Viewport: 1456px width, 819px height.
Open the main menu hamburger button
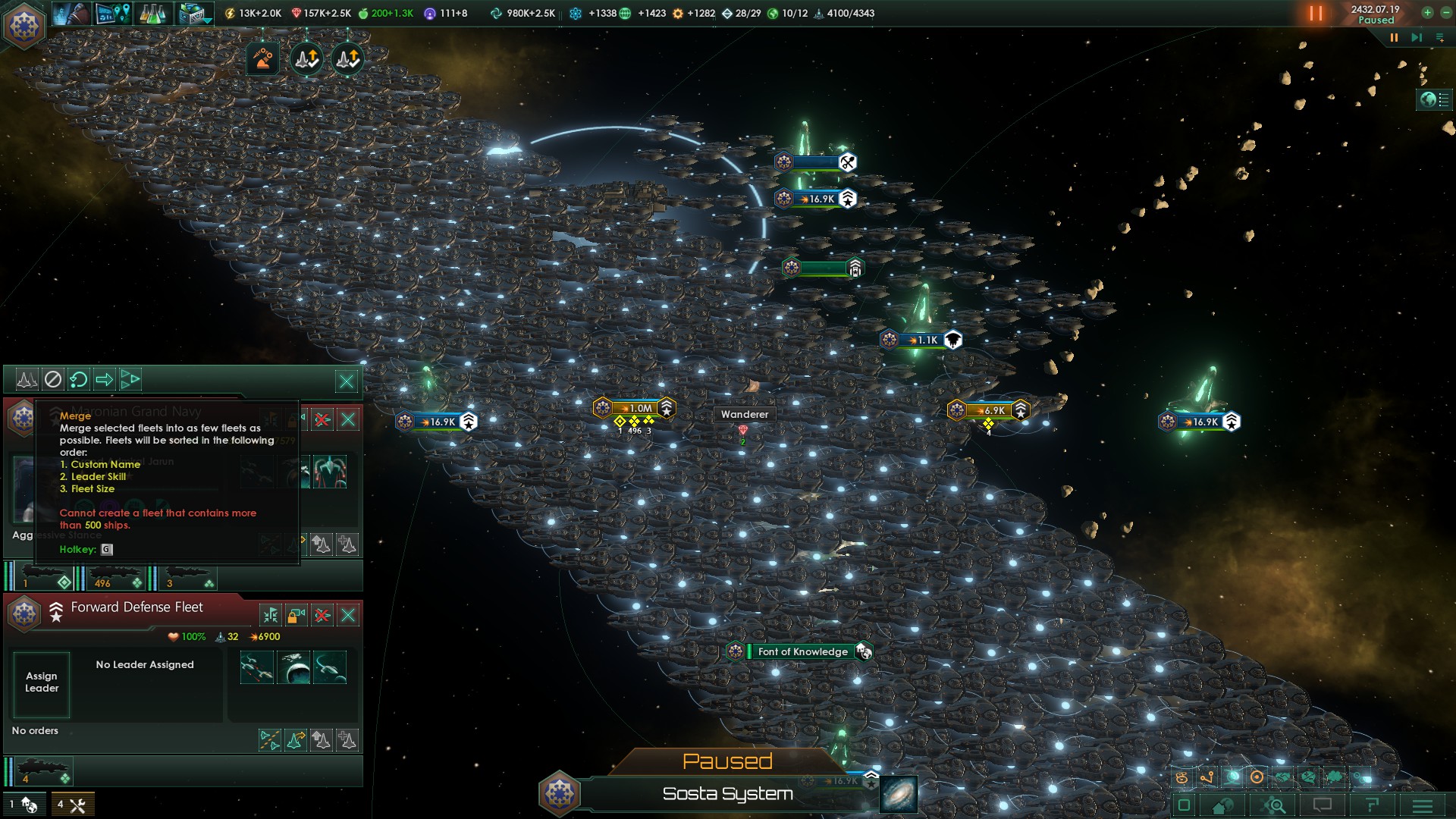click(1423, 805)
